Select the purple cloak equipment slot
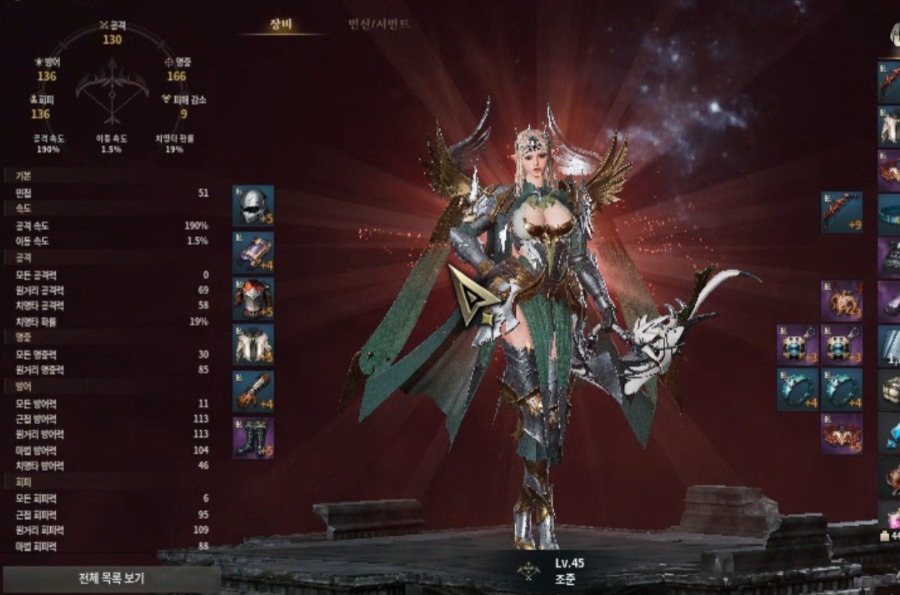This screenshot has height=595, width=900. click(253, 252)
